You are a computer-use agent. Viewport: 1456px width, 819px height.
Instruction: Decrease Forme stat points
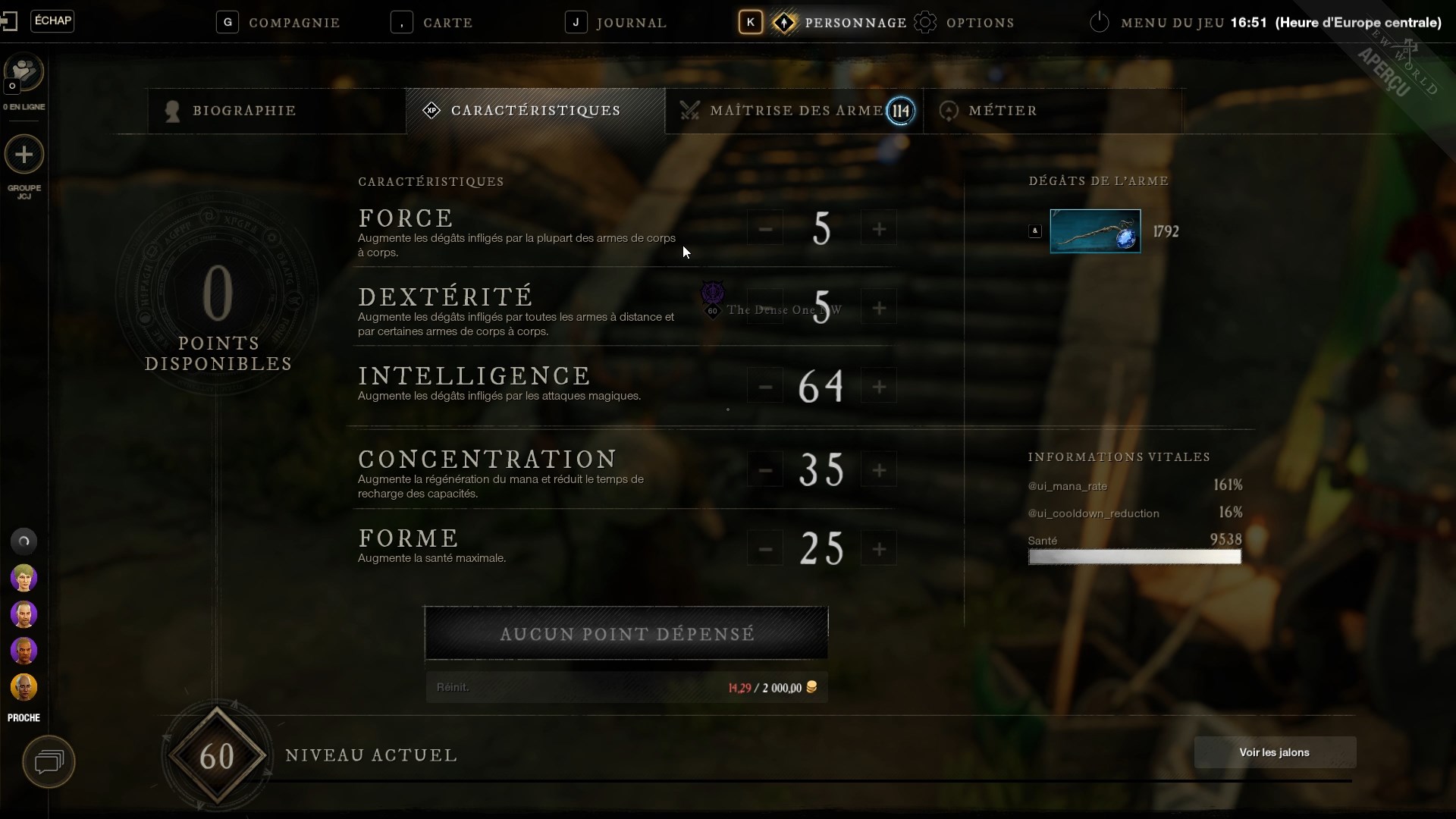click(764, 548)
